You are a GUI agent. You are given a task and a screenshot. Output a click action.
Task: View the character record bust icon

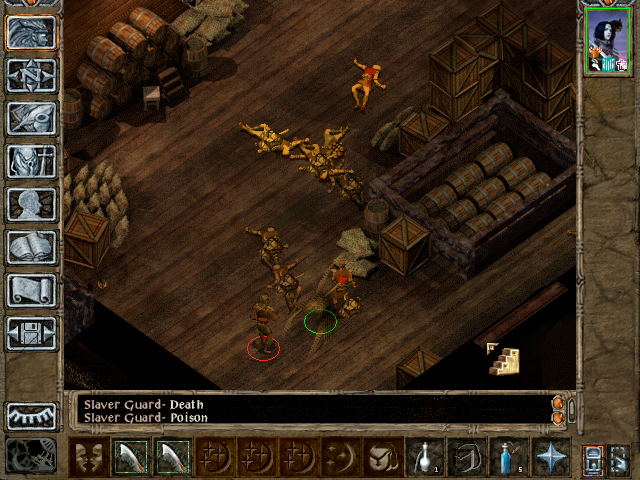pos(32,204)
